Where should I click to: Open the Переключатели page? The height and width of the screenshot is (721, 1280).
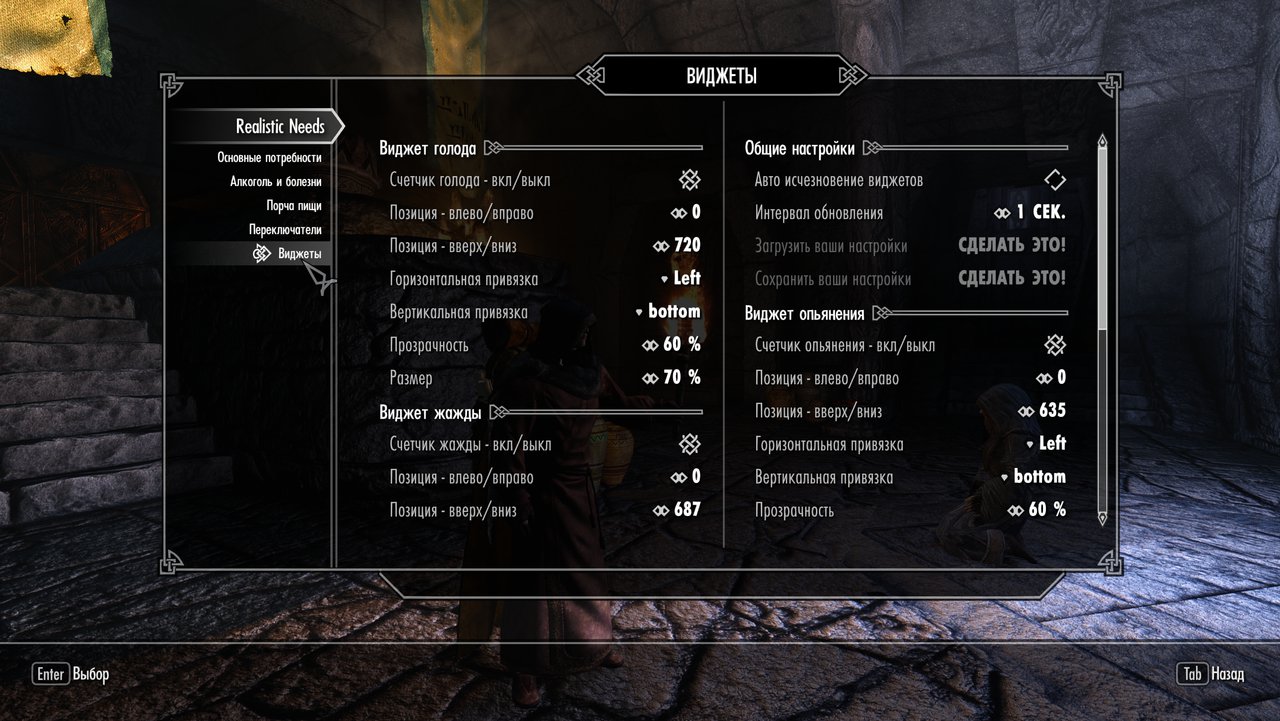(285, 230)
